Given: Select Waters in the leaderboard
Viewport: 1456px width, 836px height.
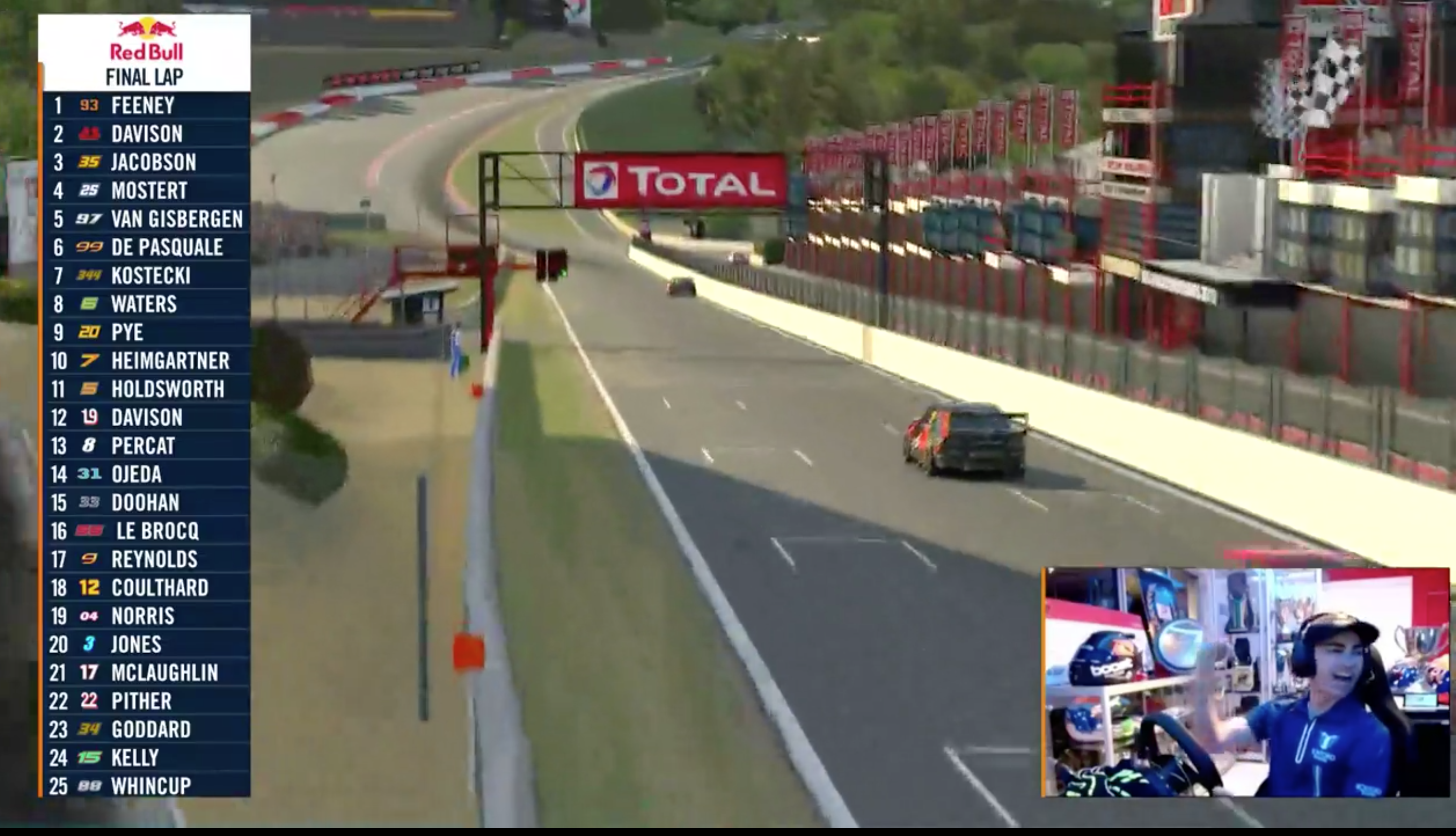Looking at the screenshot, I should (146, 304).
